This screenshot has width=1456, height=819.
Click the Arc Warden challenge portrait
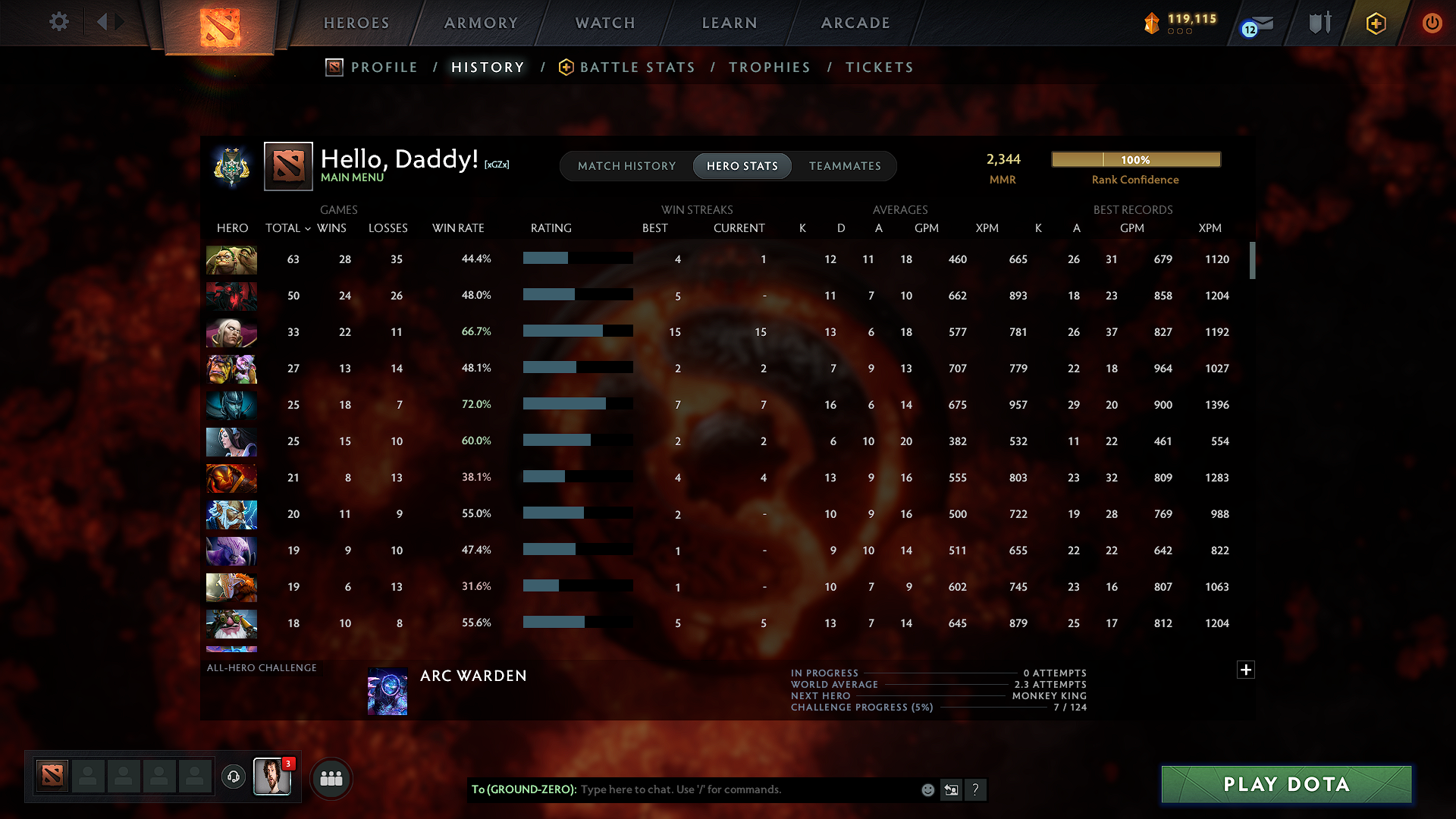388,691
